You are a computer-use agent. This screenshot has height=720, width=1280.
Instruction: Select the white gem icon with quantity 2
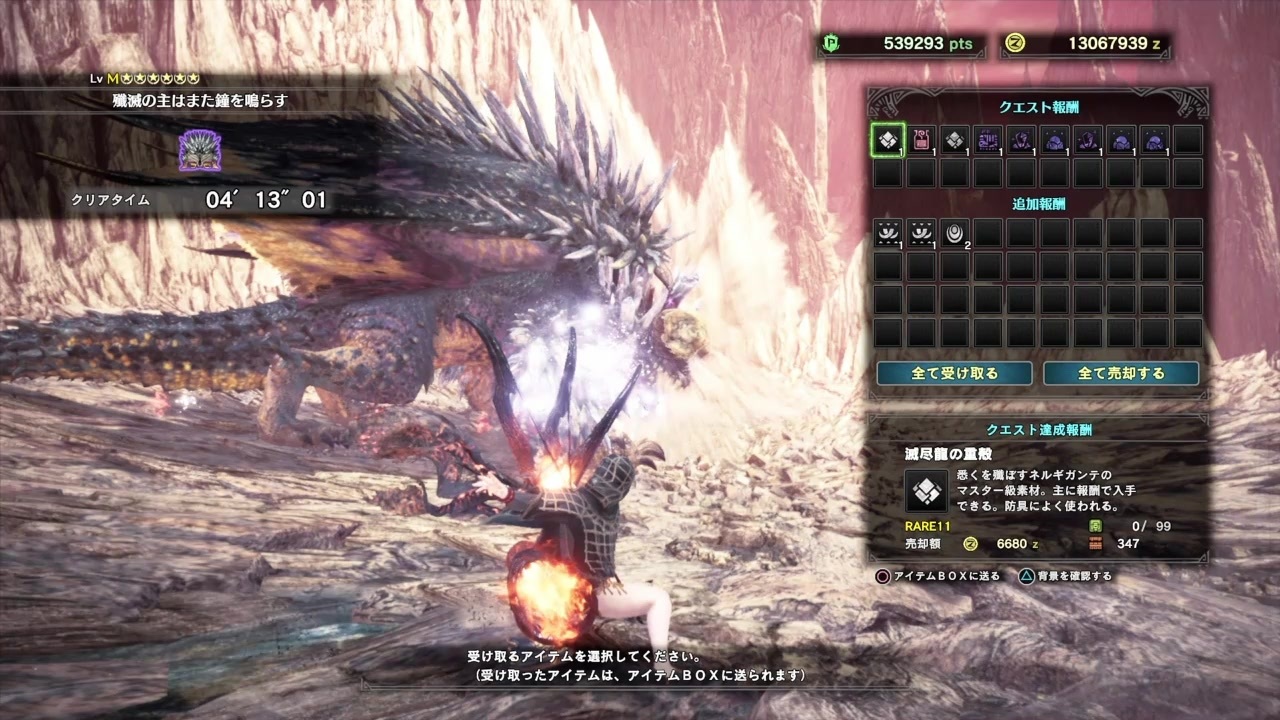point(954,232)
